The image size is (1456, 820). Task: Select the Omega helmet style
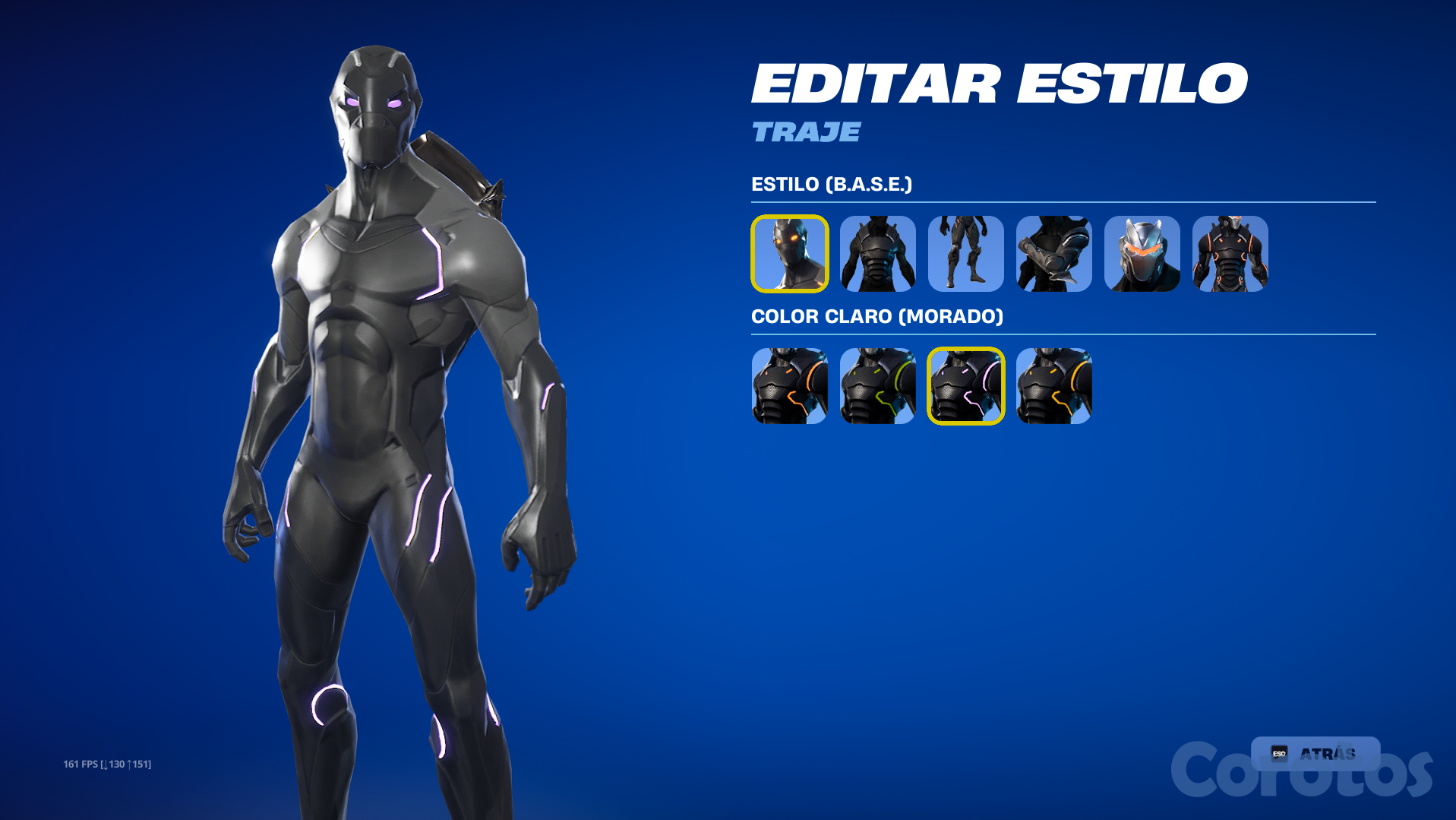(x=1142, y=255)
